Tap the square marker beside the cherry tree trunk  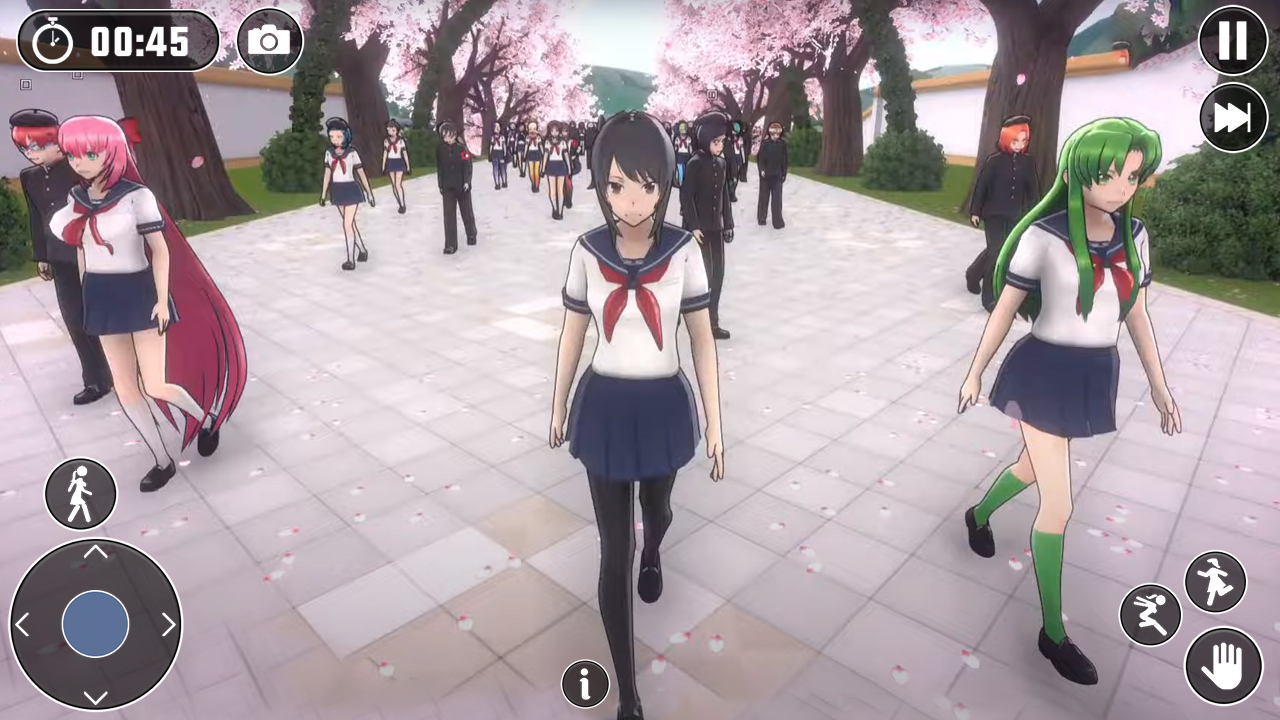point(77,75)
